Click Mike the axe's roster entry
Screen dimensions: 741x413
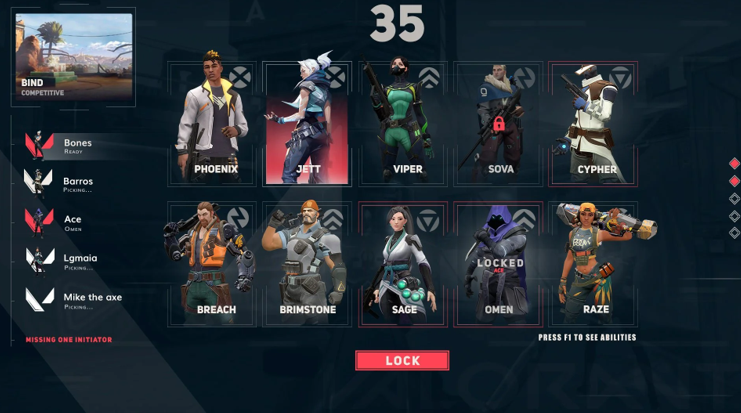70,299
